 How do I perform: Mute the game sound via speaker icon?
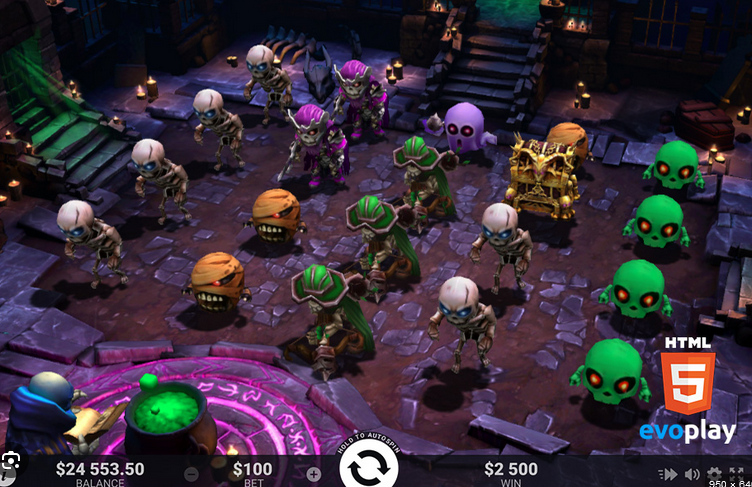pos(692,474)
